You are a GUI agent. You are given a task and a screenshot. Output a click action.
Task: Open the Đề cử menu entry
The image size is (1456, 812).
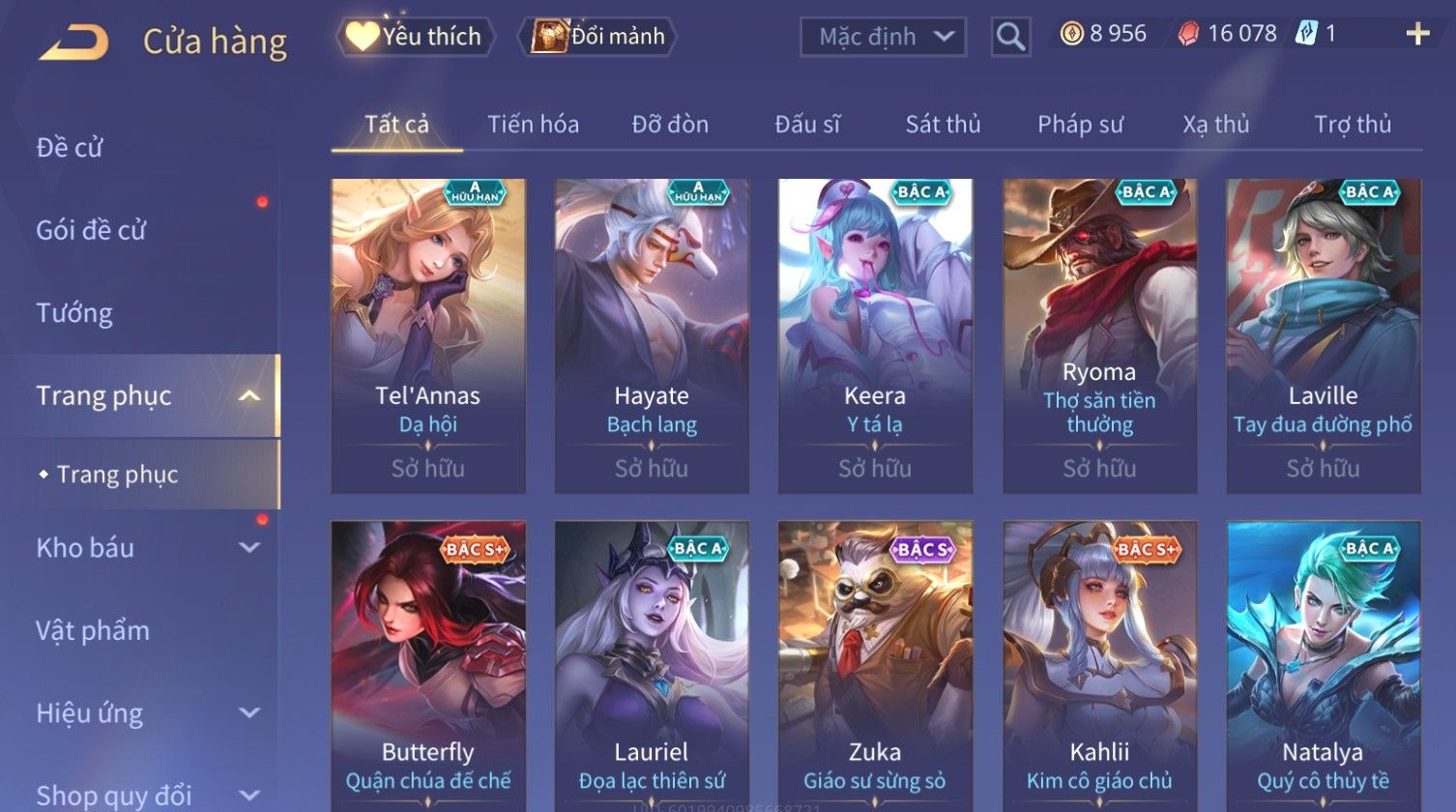coord(70,148)
